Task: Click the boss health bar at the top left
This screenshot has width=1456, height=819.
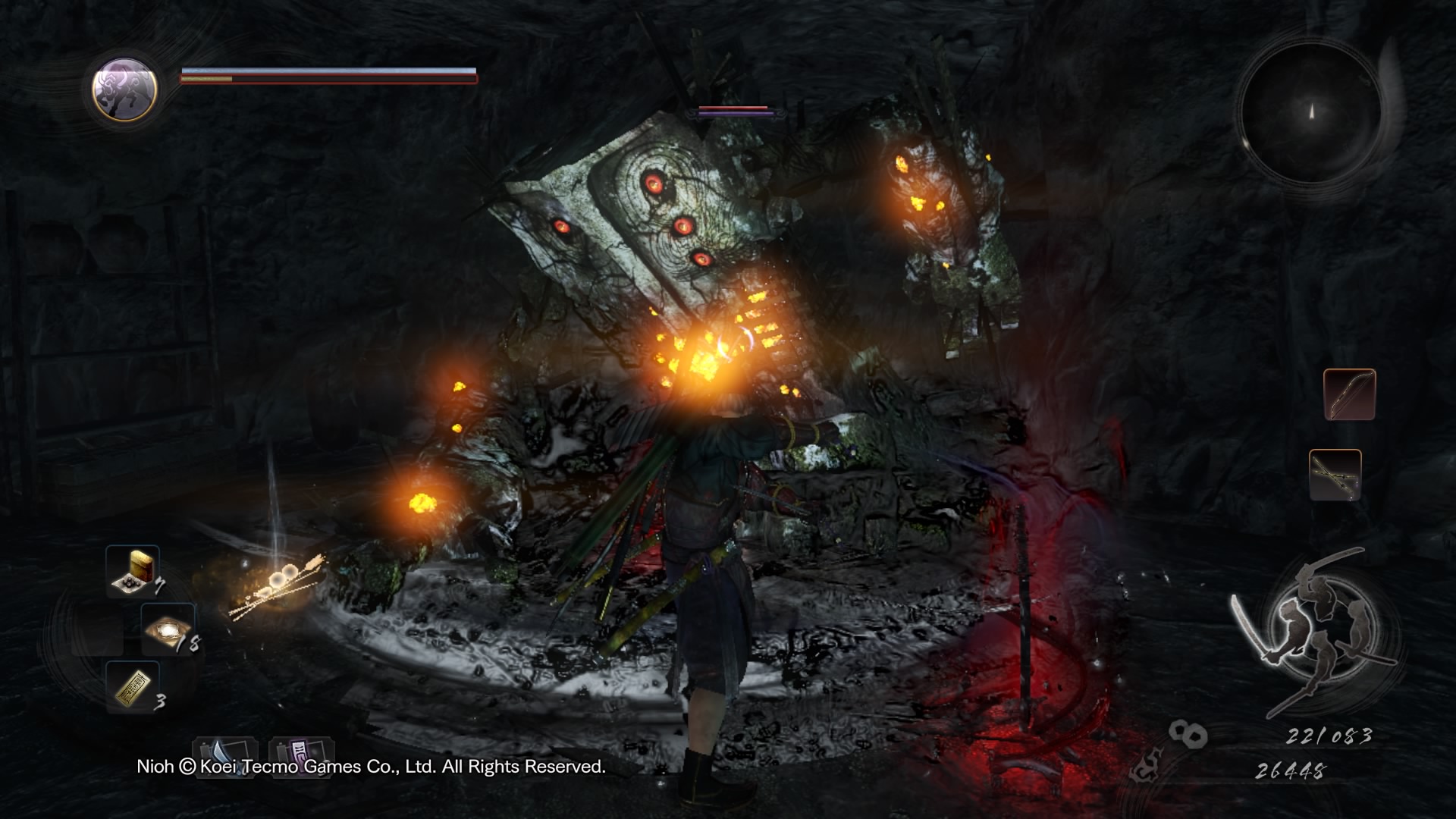Action: tap(326, 77)
